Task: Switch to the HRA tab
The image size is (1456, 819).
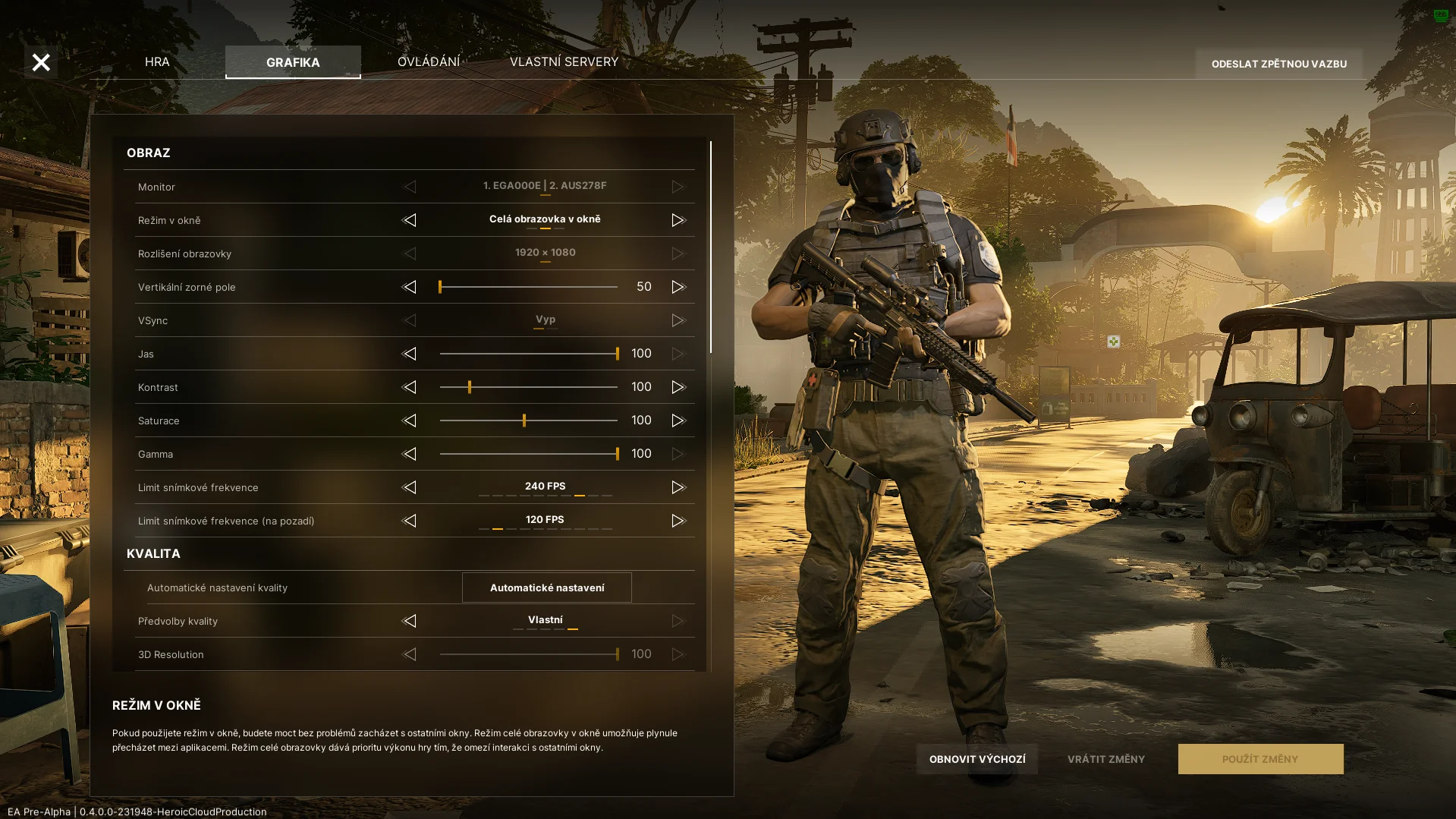Action: 157,61
